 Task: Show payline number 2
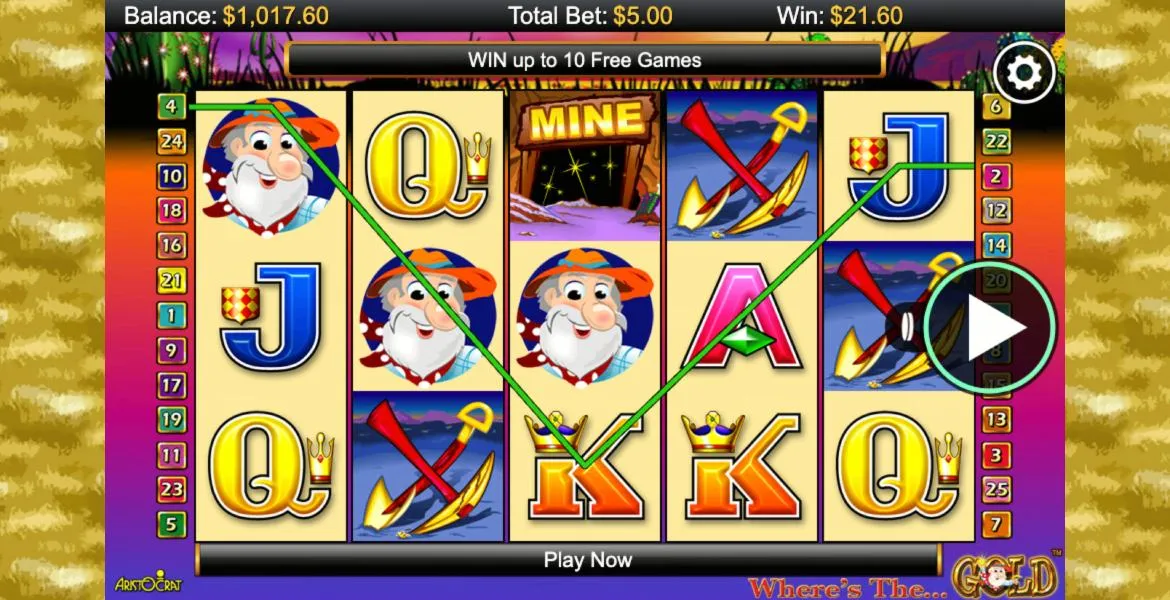[996, 176]
